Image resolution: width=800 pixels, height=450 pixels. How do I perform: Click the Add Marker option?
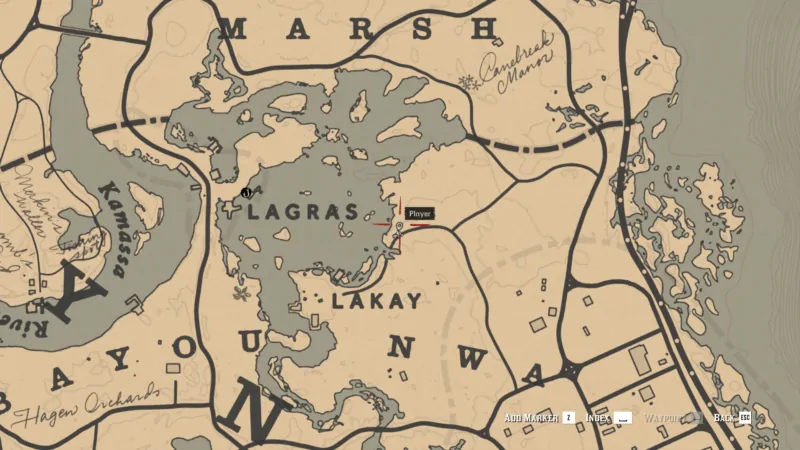[540, 417]
